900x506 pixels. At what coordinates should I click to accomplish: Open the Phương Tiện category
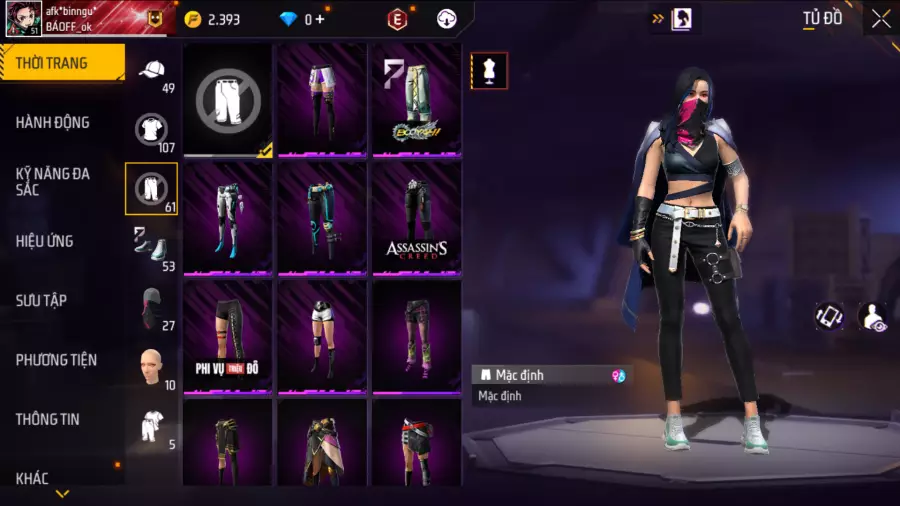click(54, 360)
